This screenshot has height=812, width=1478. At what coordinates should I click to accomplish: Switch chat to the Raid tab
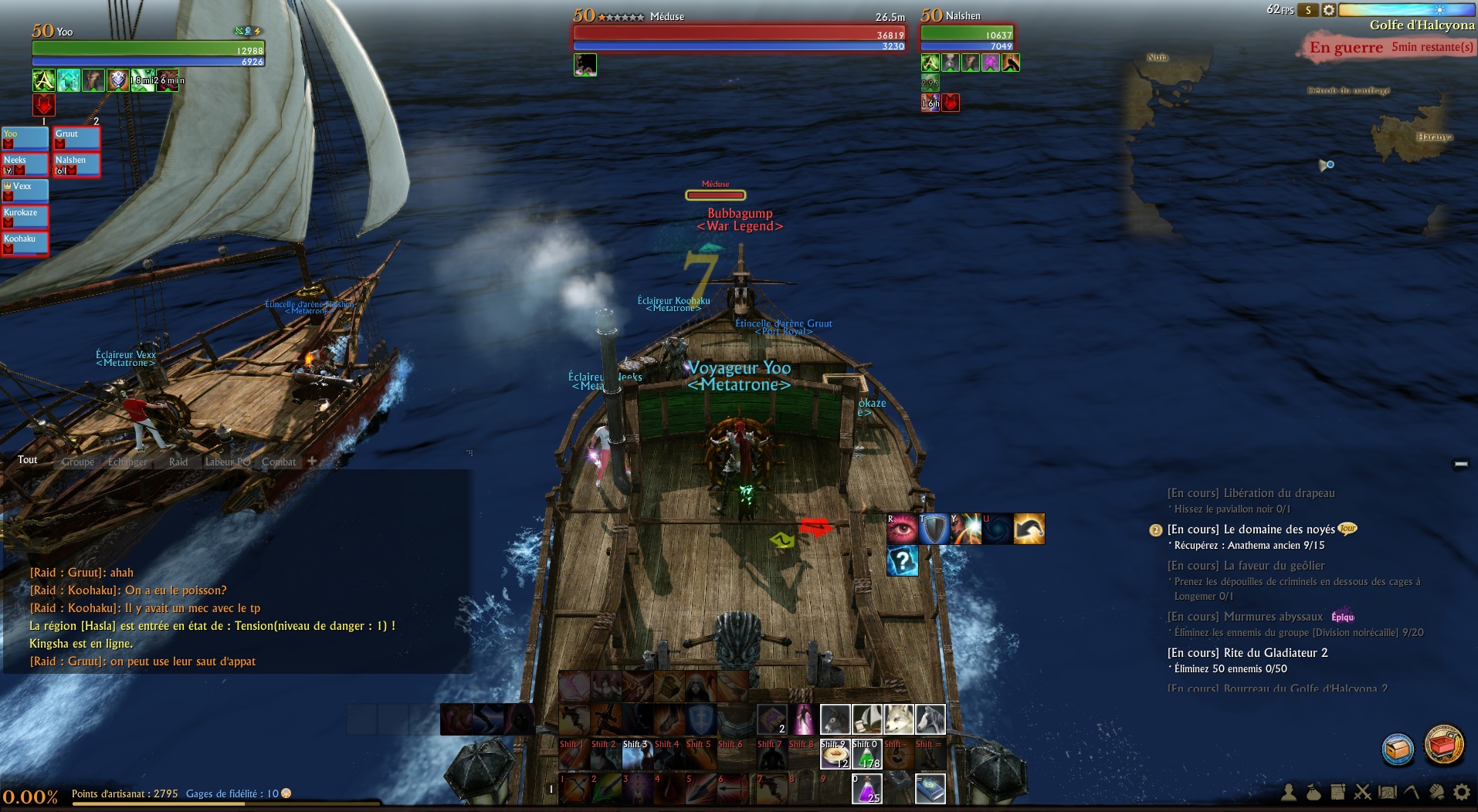pyautogui.click(x=178, y=462)
